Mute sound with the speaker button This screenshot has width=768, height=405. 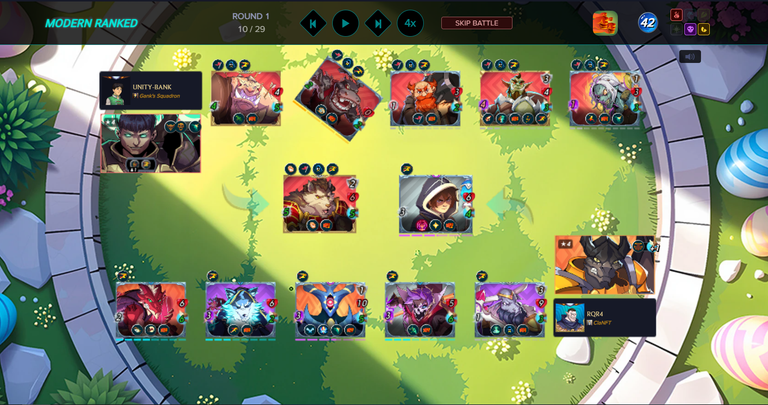689,57
